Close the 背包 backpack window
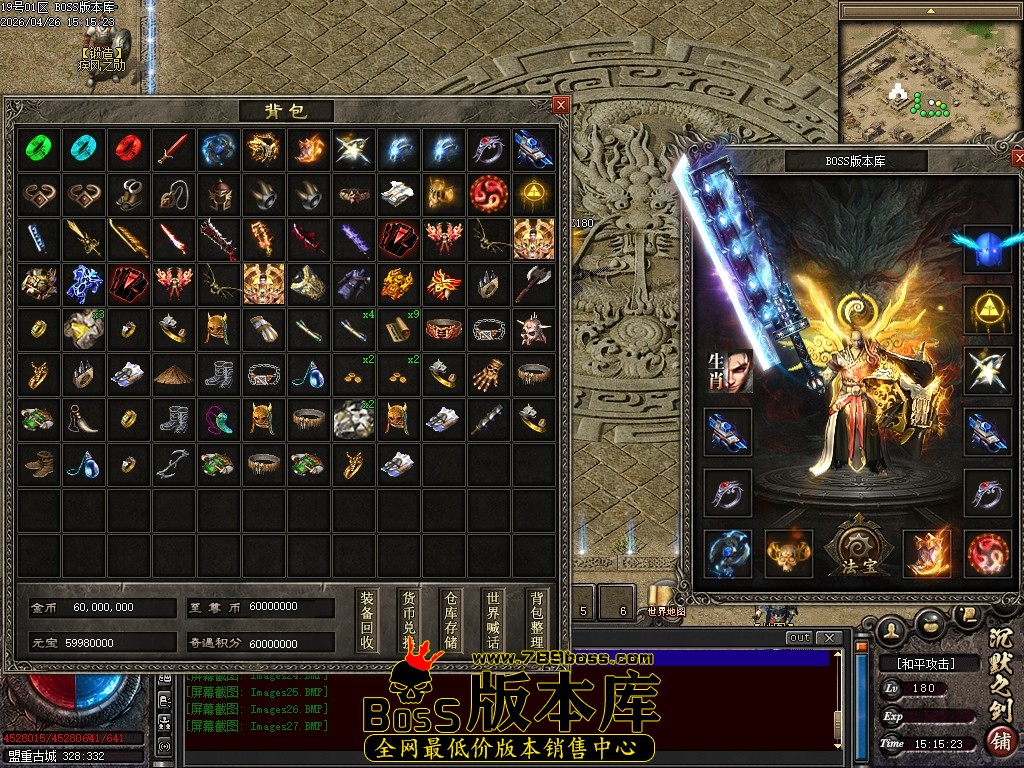Viewport: 1024px width, 768px height. click(560, 104)
